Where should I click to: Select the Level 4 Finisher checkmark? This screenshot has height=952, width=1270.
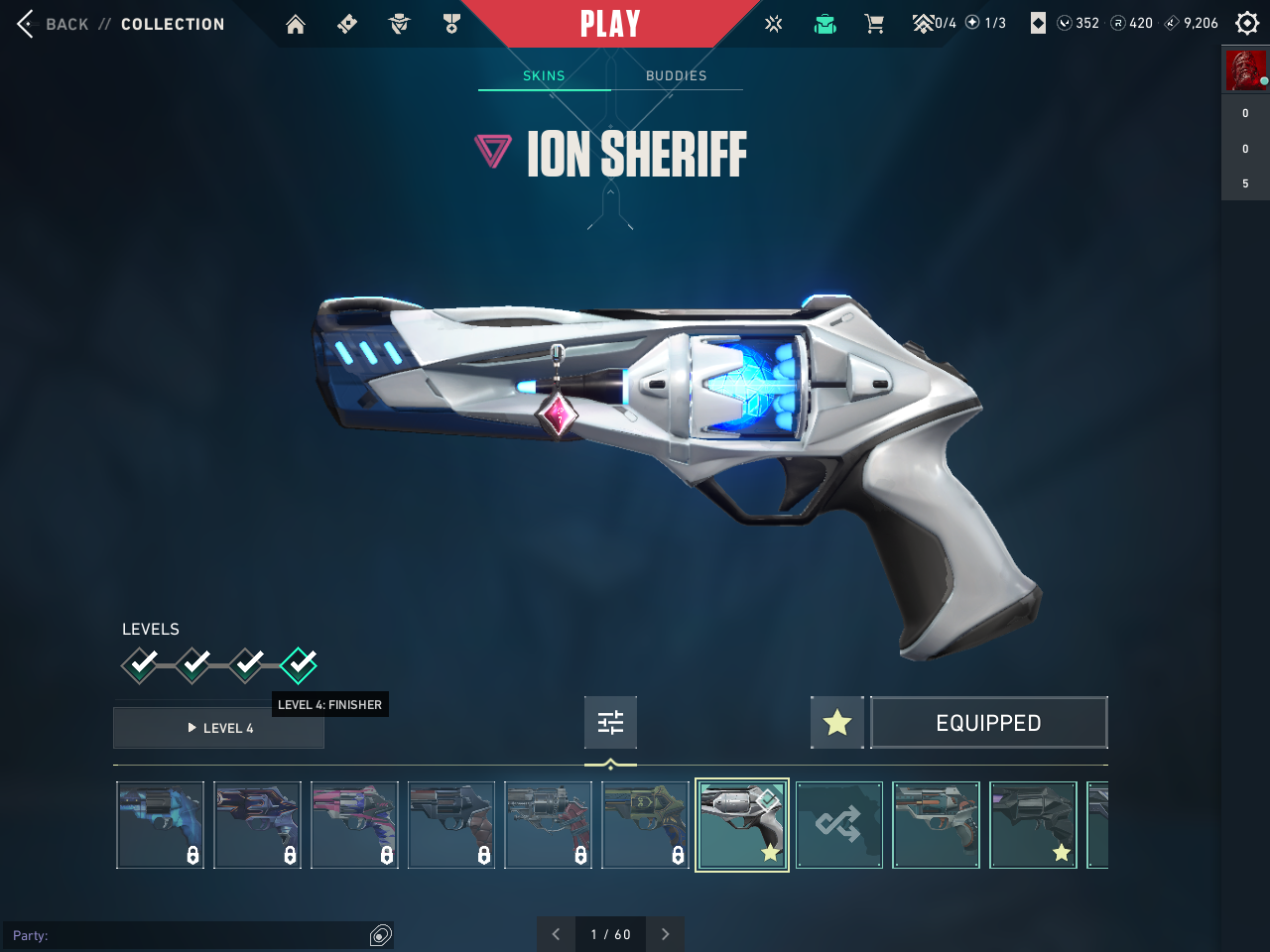(299, 664)
